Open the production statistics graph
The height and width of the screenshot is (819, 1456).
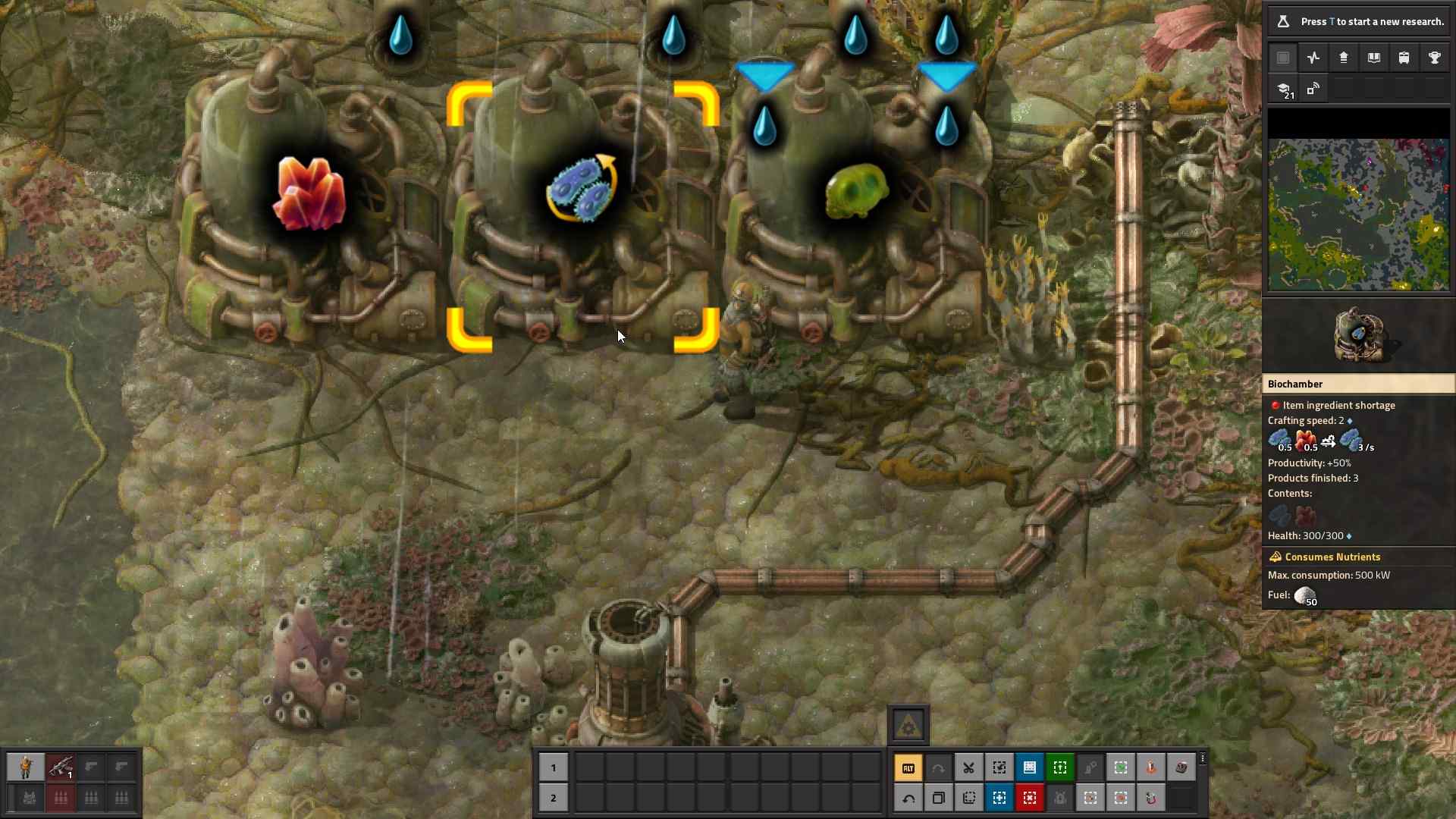pos(1313,58)
